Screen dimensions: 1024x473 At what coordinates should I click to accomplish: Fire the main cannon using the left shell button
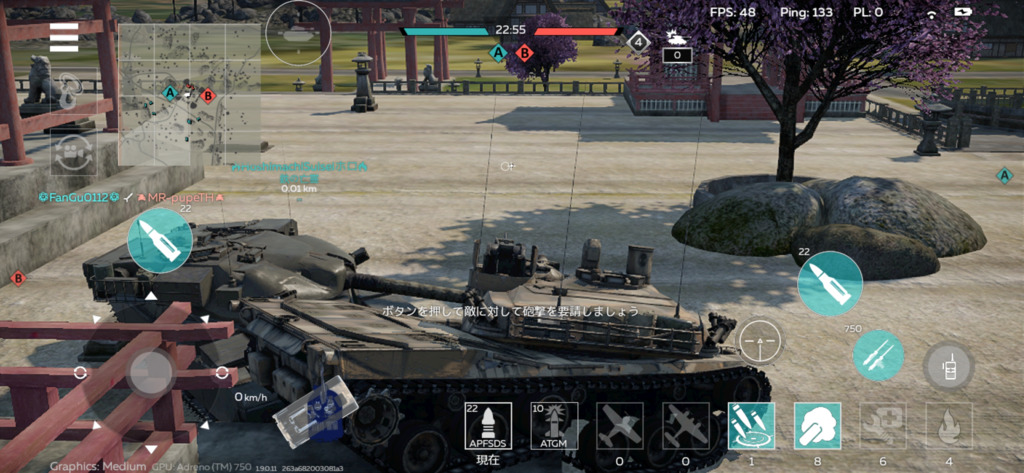click(x=160, y=242)
